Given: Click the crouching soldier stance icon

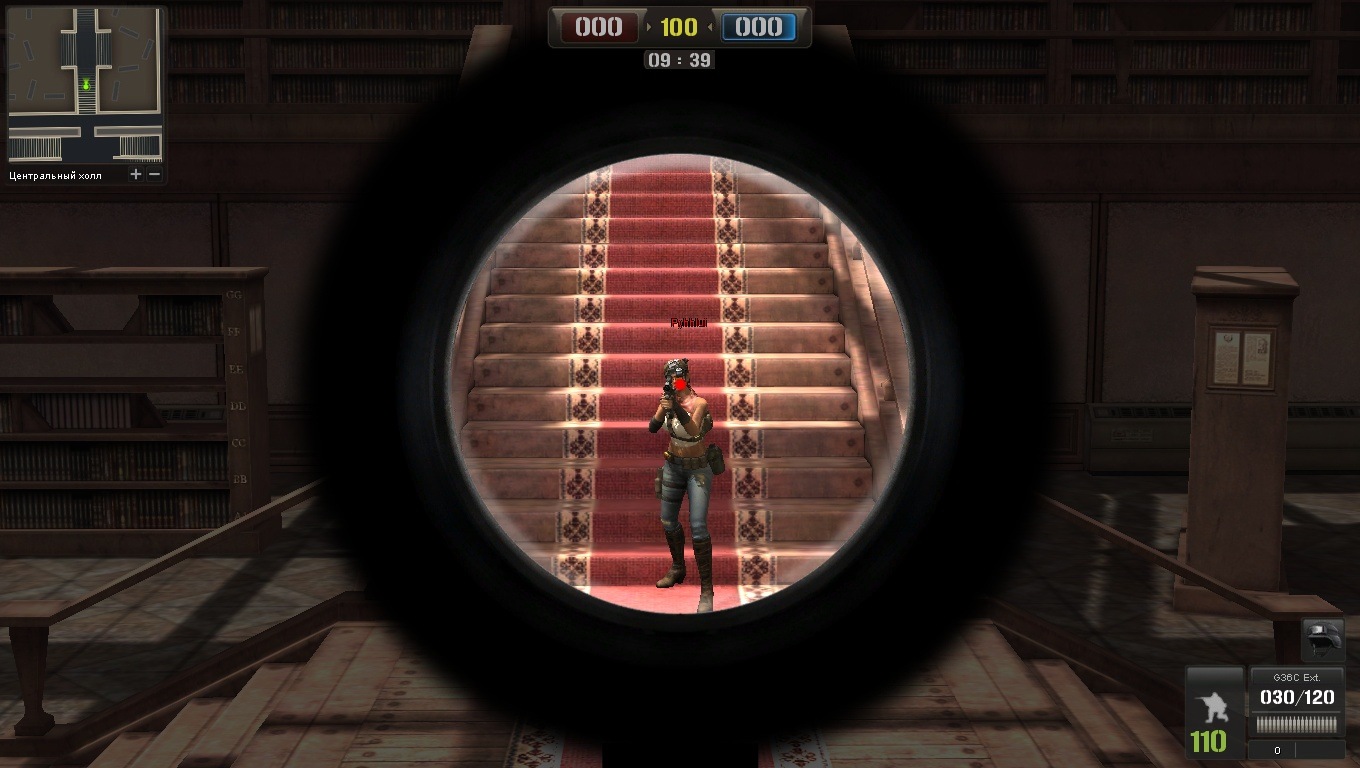Looking at the screenshot, I should coord(1212,705).
